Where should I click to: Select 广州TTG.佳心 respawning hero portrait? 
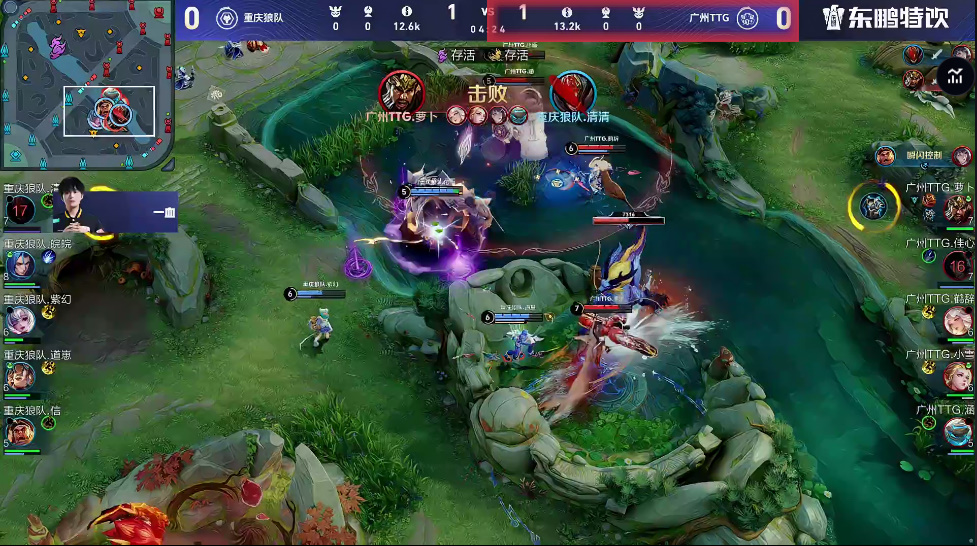957,265
